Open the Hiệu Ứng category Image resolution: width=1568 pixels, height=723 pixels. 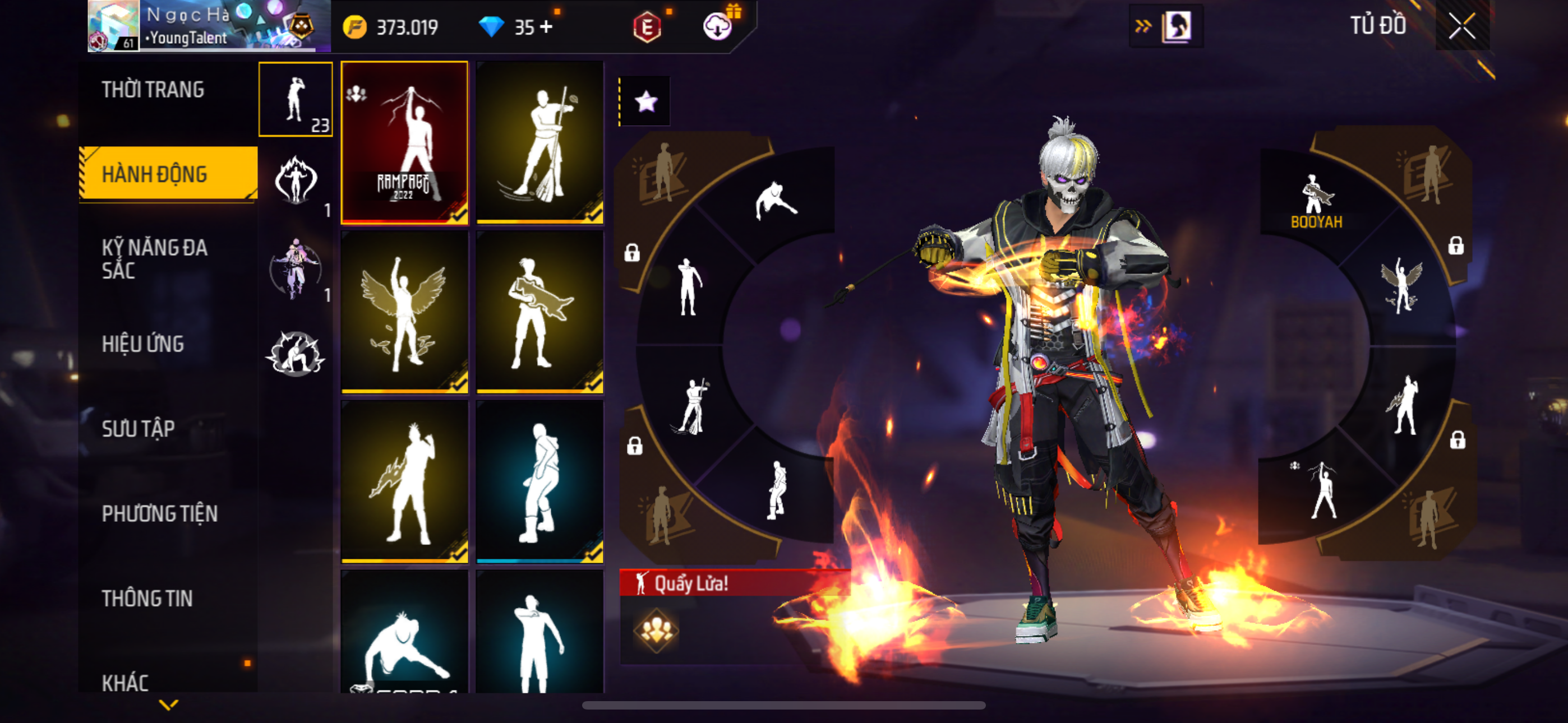[143, 344]
